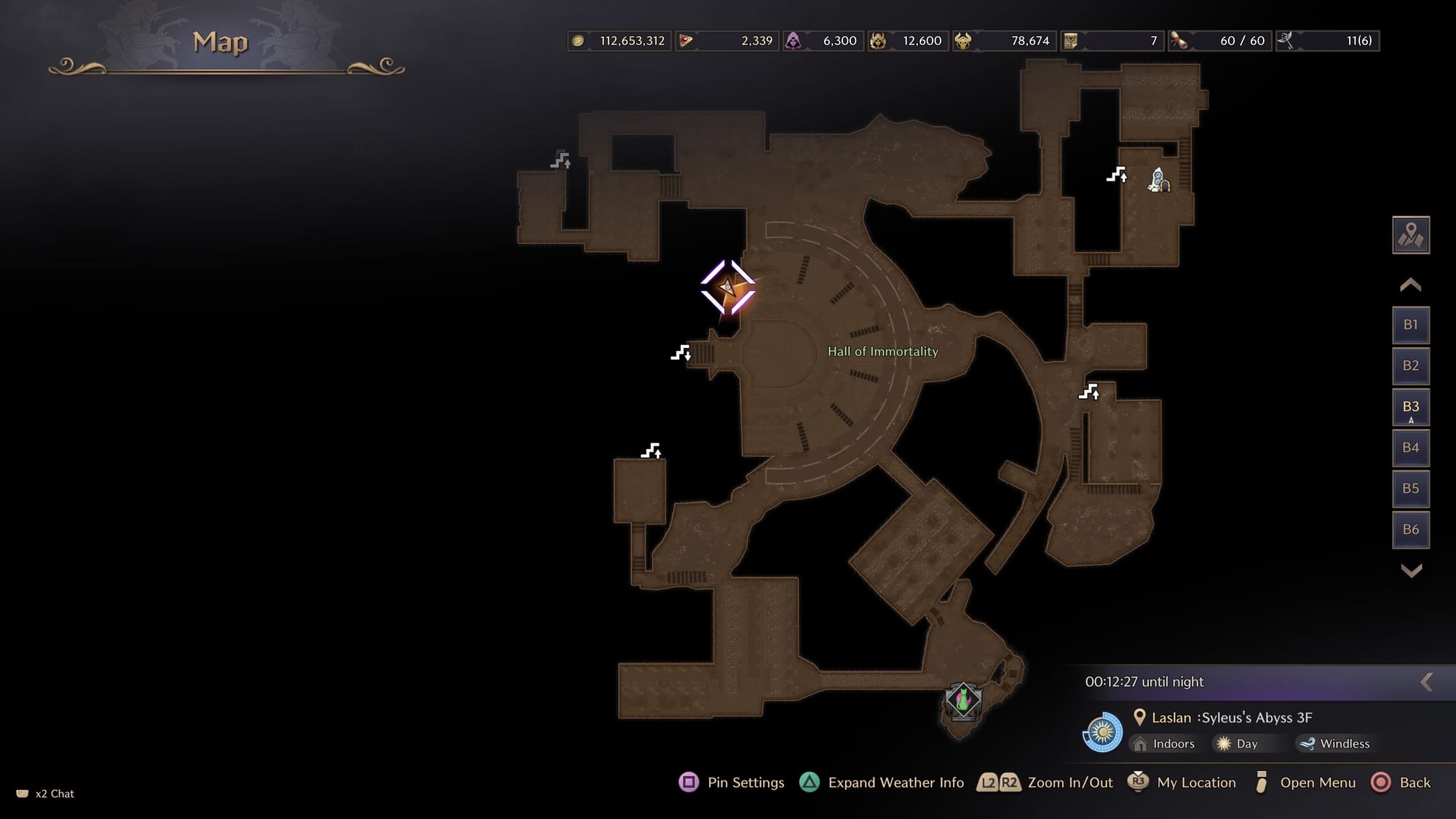This screenshot has height=819, width=1456.
Task: Click the stairs icon beside the NPC marker
Action: (x=1117, y=175)
